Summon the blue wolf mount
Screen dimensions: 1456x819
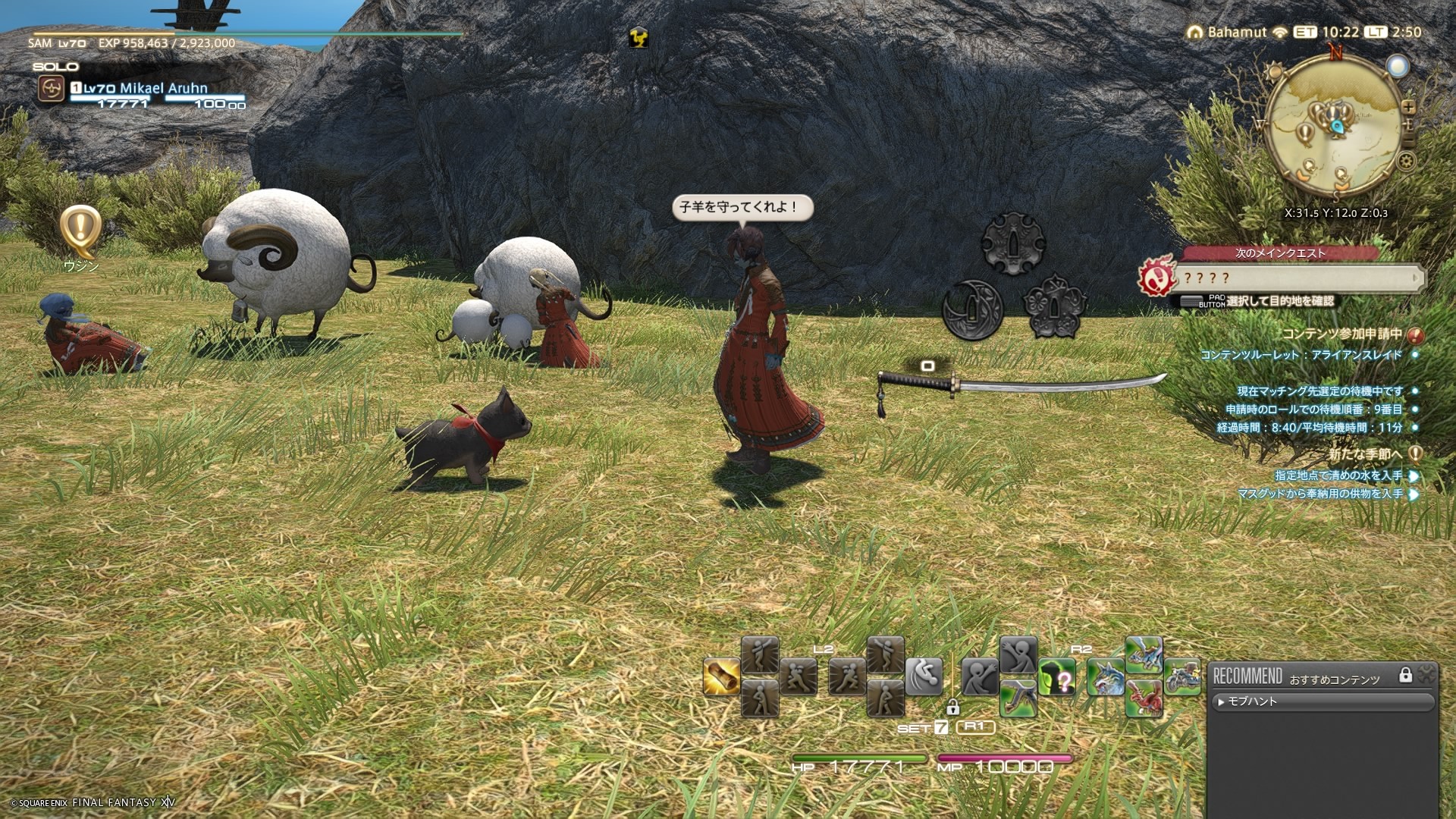click(1105, 677)
